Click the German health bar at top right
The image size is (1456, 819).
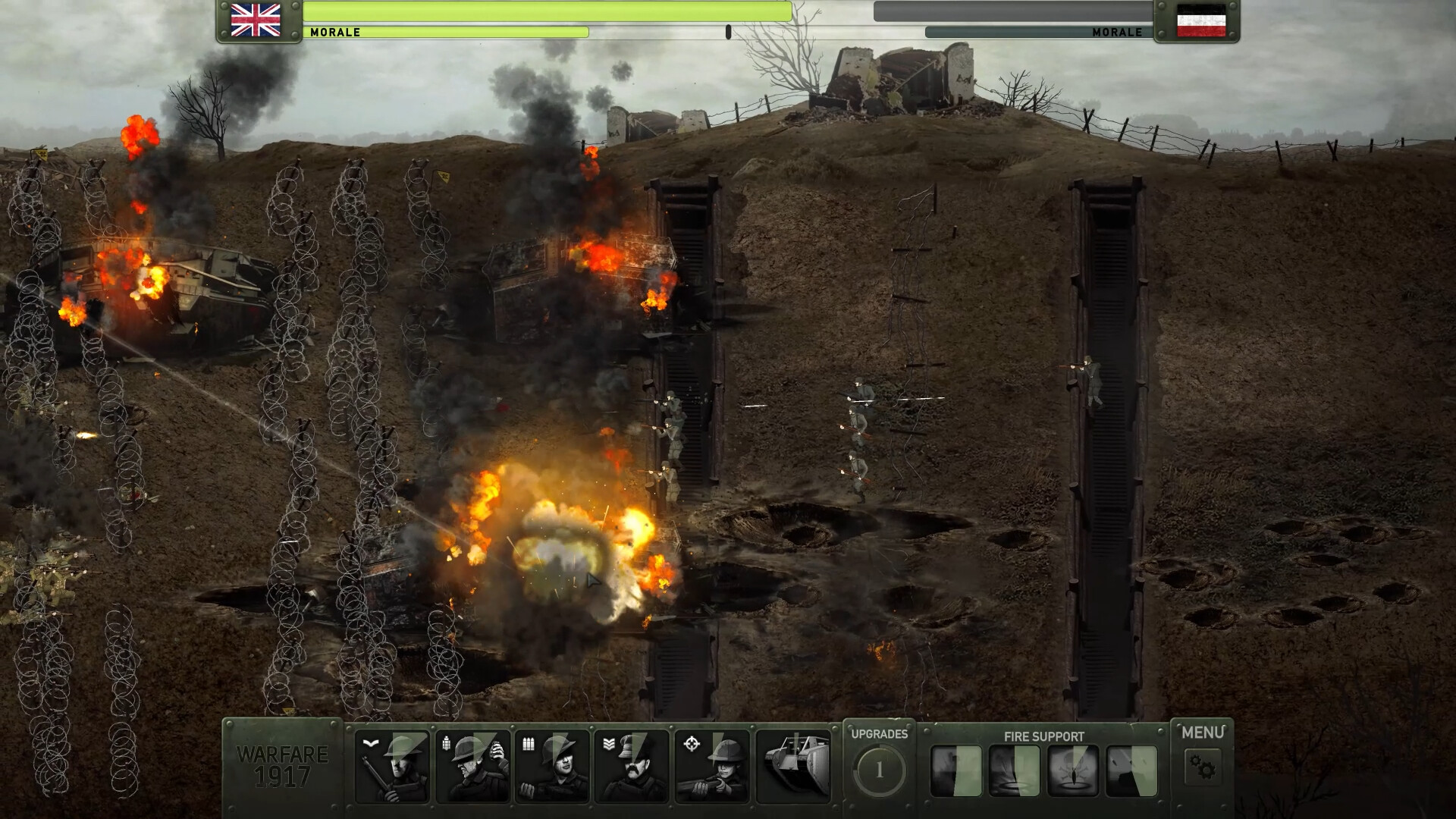(1016, 11)
